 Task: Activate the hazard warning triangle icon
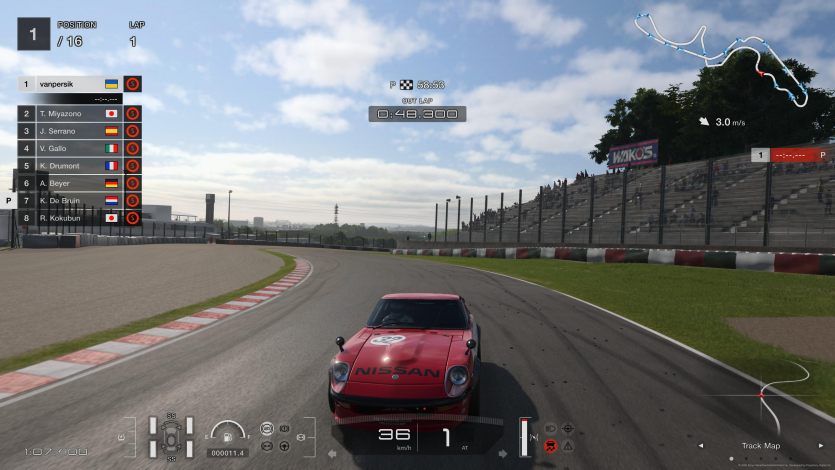pos(568,444)
